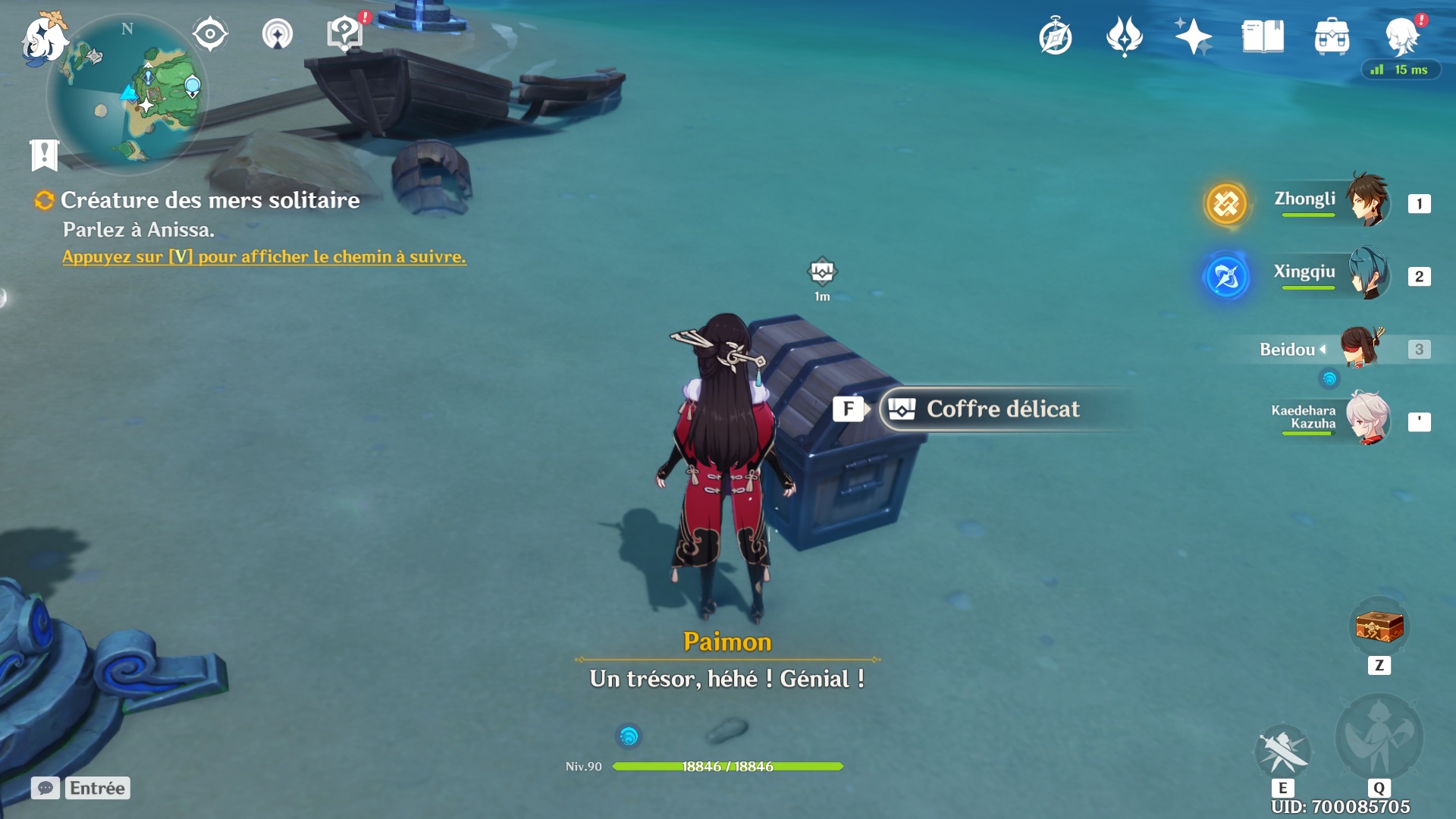Open the Adventurer compass icon
This screenshot has width=1456, height=819.
[x=1055, y=36]
